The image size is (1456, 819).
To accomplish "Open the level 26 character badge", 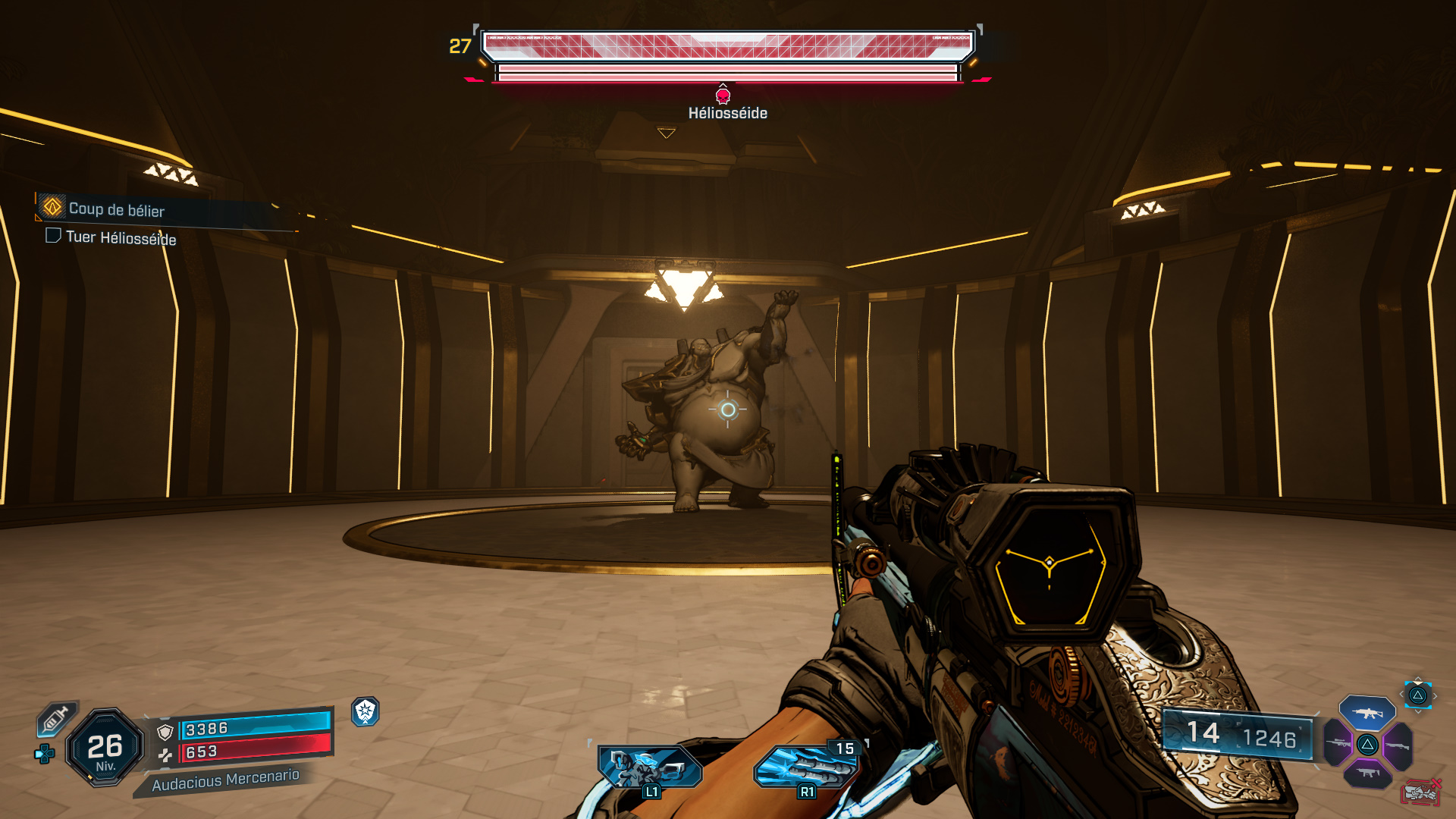I will click(x=105, y=748).
